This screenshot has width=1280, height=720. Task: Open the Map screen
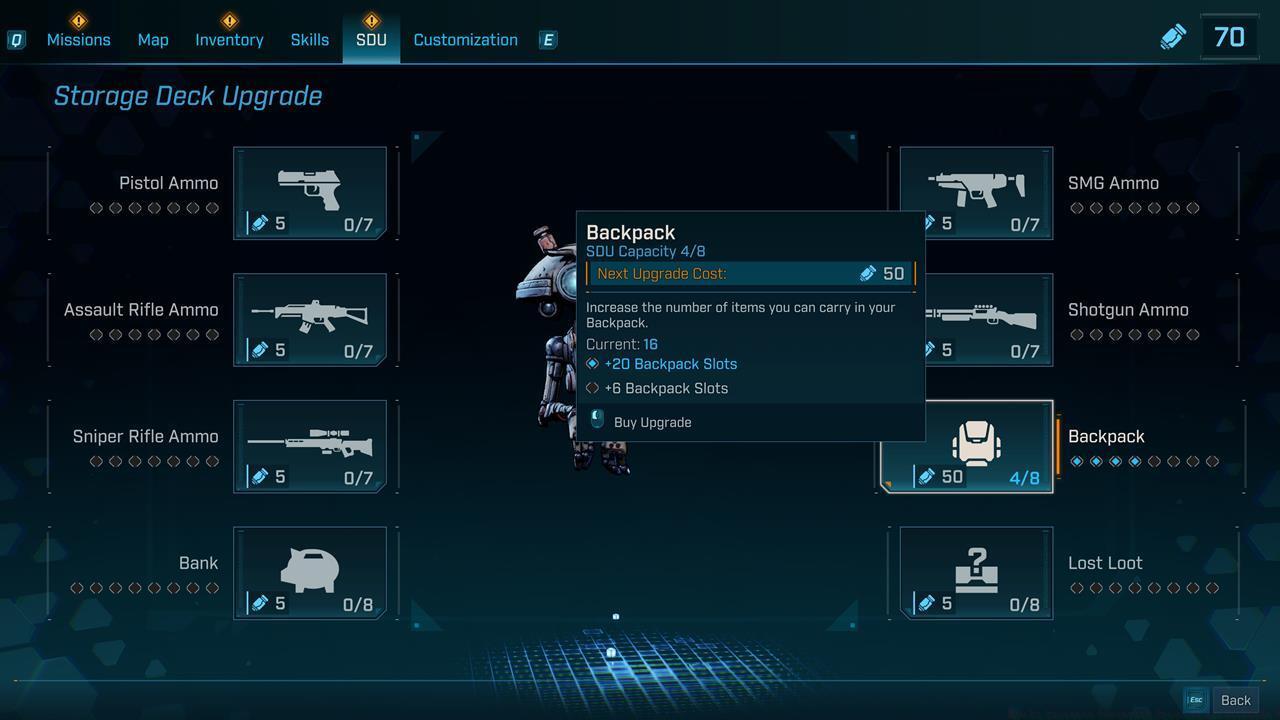[x=152, y=40]
